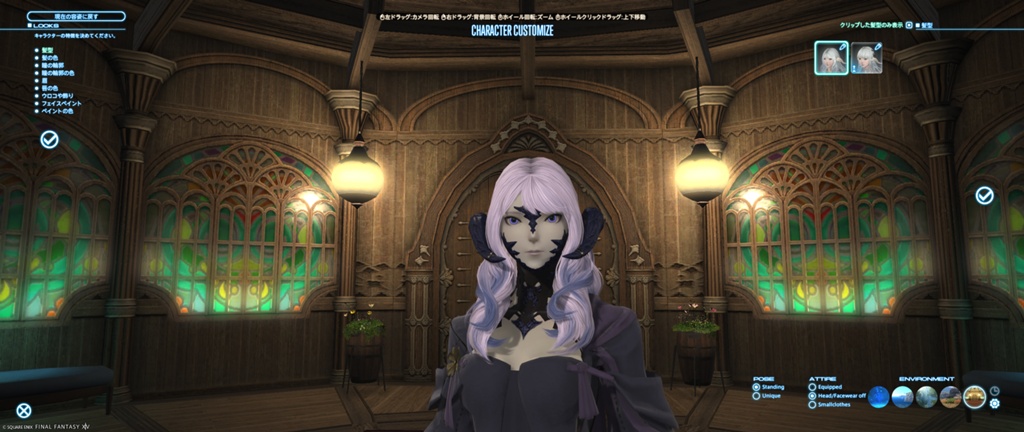Image resolution: width=1024 pixels, height=432 pixels.
Task: Pick the short bob hairstyle thumbnail
Action: click(x=866, y=58)
